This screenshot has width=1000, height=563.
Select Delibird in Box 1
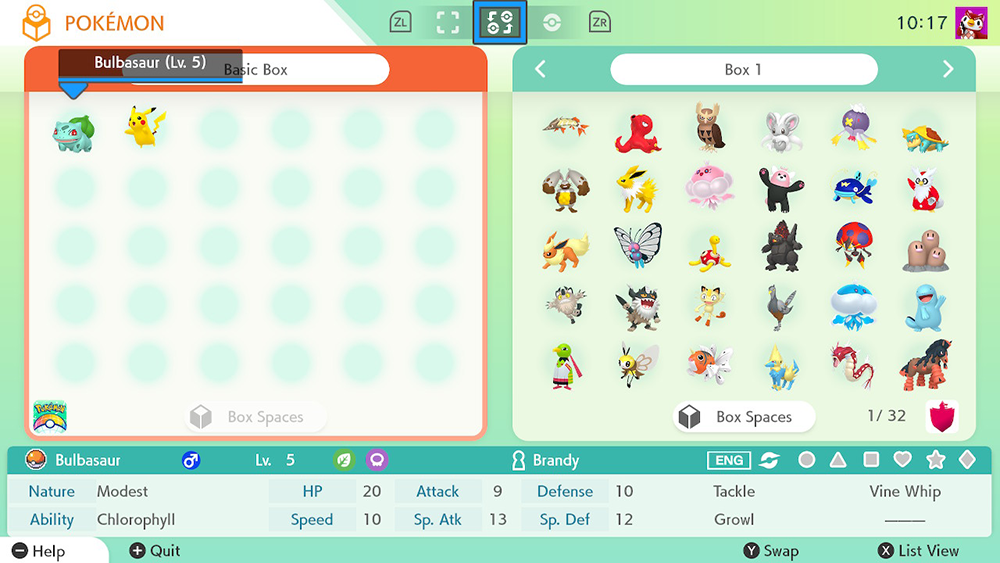[924, 188]
